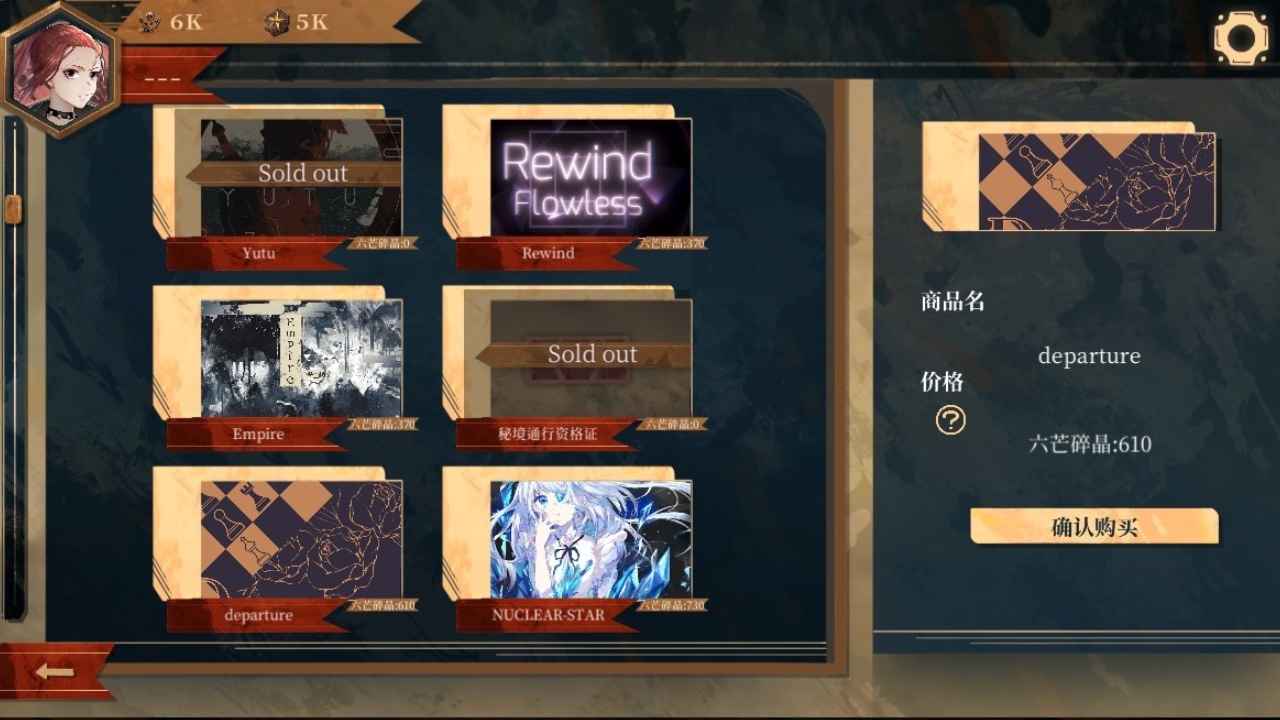The image size is (1280, 720).
Task: Click the price text 六芒碎晶:610
Action: (1090, 445)
